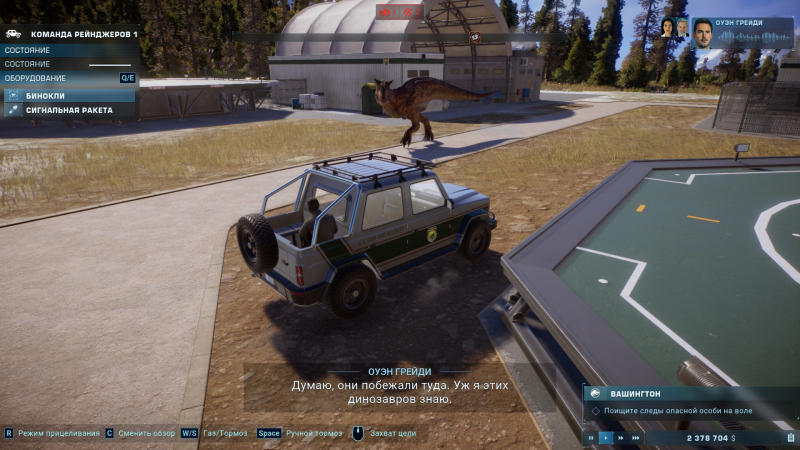Screen dimensions: 800x450
Task: Set the game to normal play speed
Action: [x=606, y=438]
